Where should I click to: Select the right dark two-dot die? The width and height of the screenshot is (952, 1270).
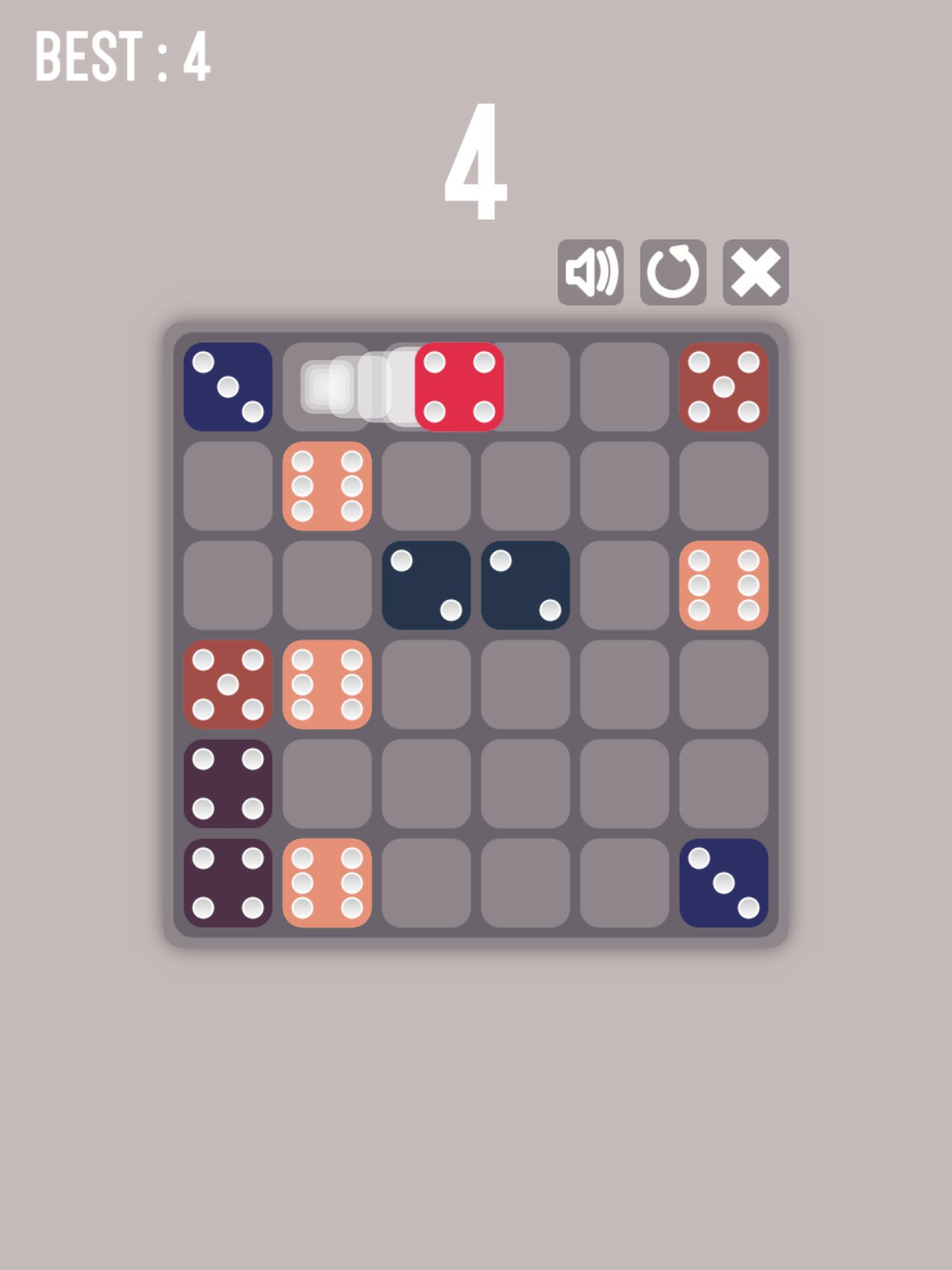click(x=526, y=586)
